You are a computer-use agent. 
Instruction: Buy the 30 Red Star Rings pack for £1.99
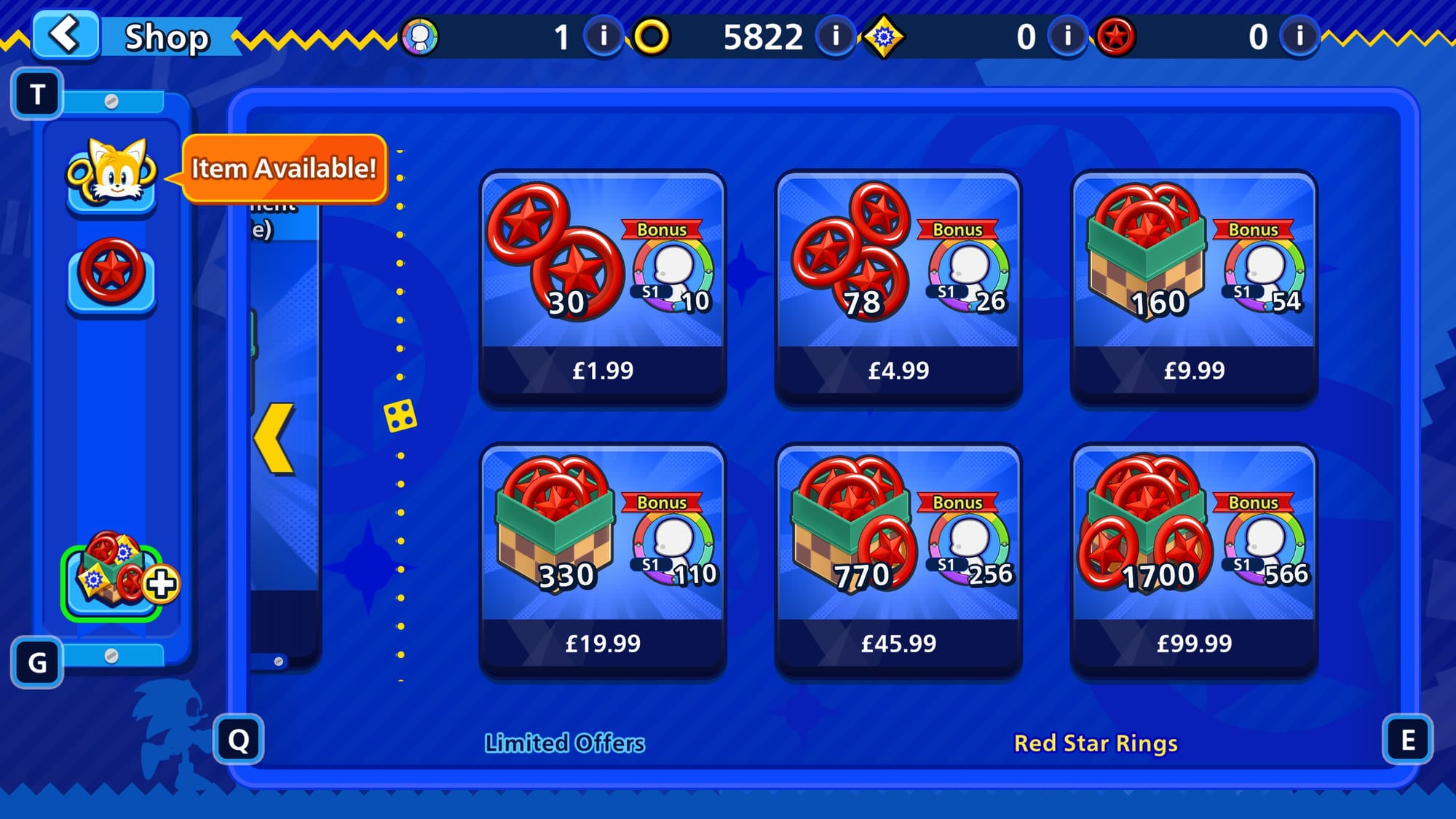tap(602, 288)
